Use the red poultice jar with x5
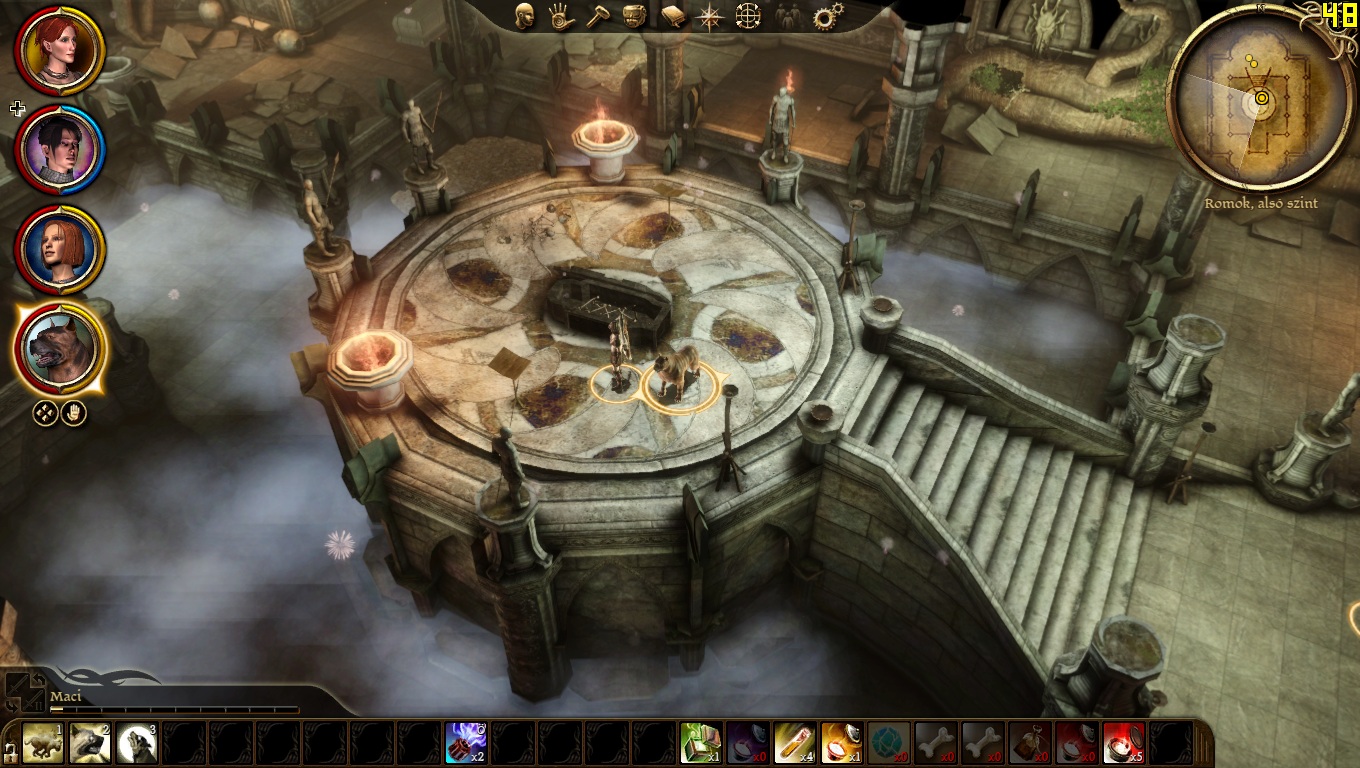The image size is (1360, 768). tap(1123, 743)
